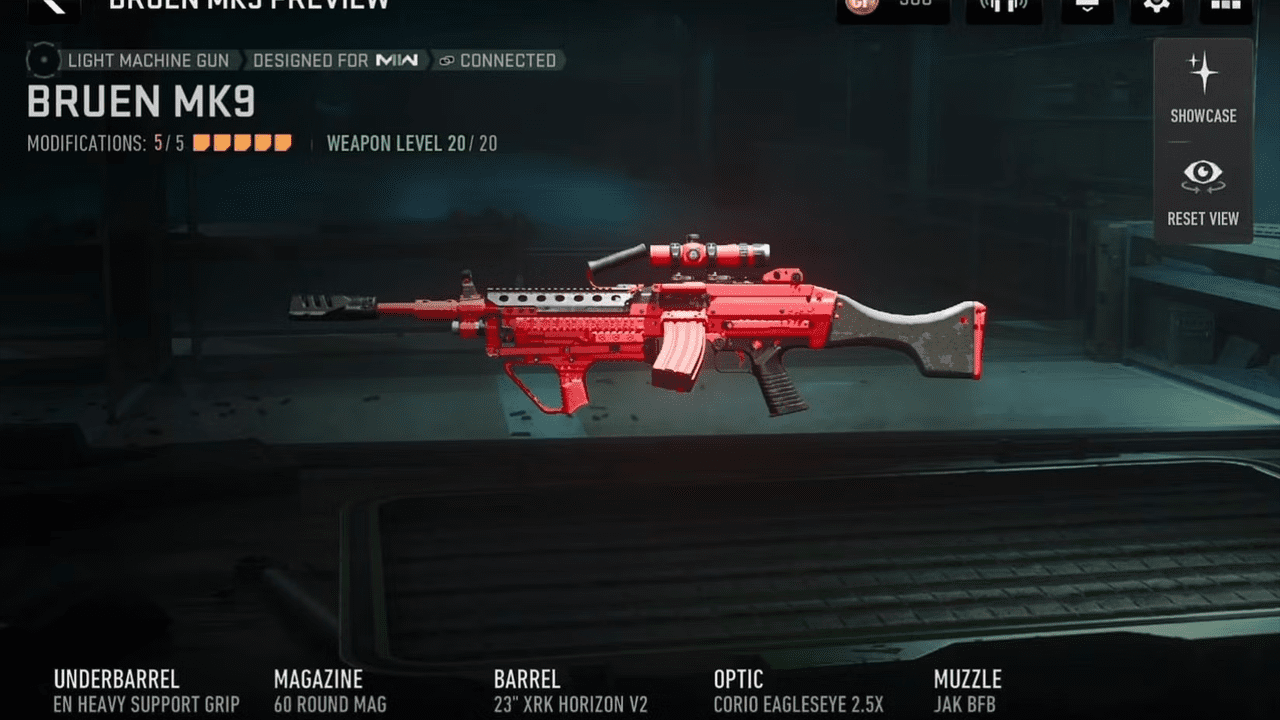1280x720 pixels.
Task: Choose the JAK BFB muzzle slot
Action: pyautogui.click(x=967, y=692)
